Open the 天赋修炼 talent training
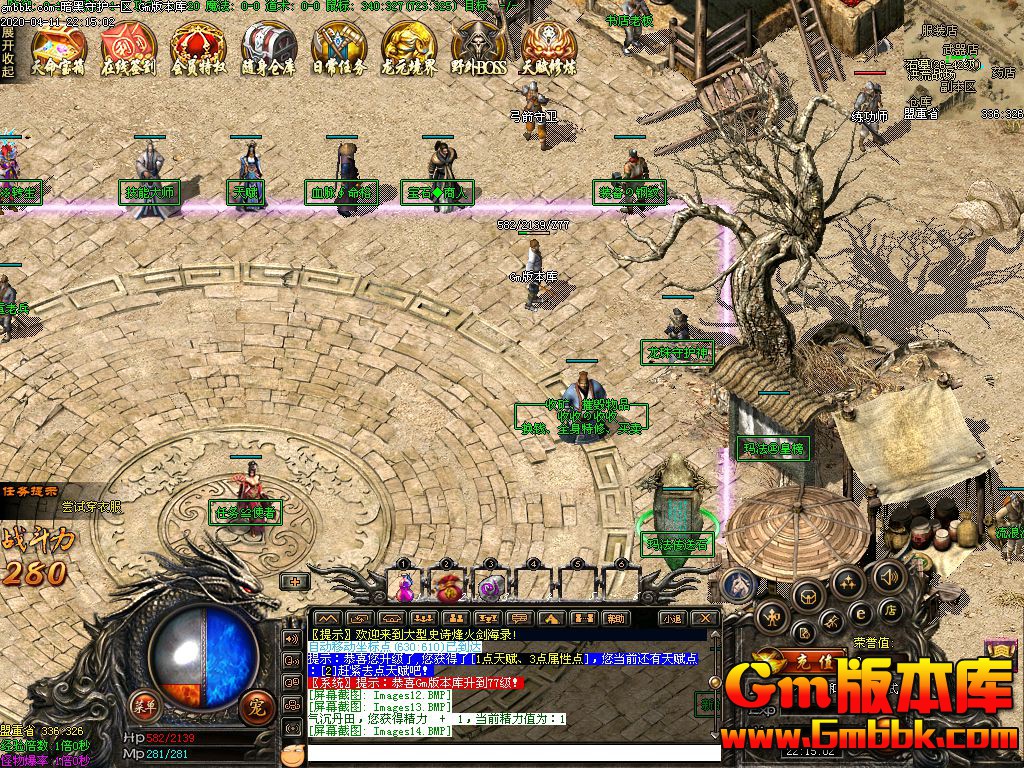The height and width of the screenshot is (768, 1024). (x=549, y=48)
